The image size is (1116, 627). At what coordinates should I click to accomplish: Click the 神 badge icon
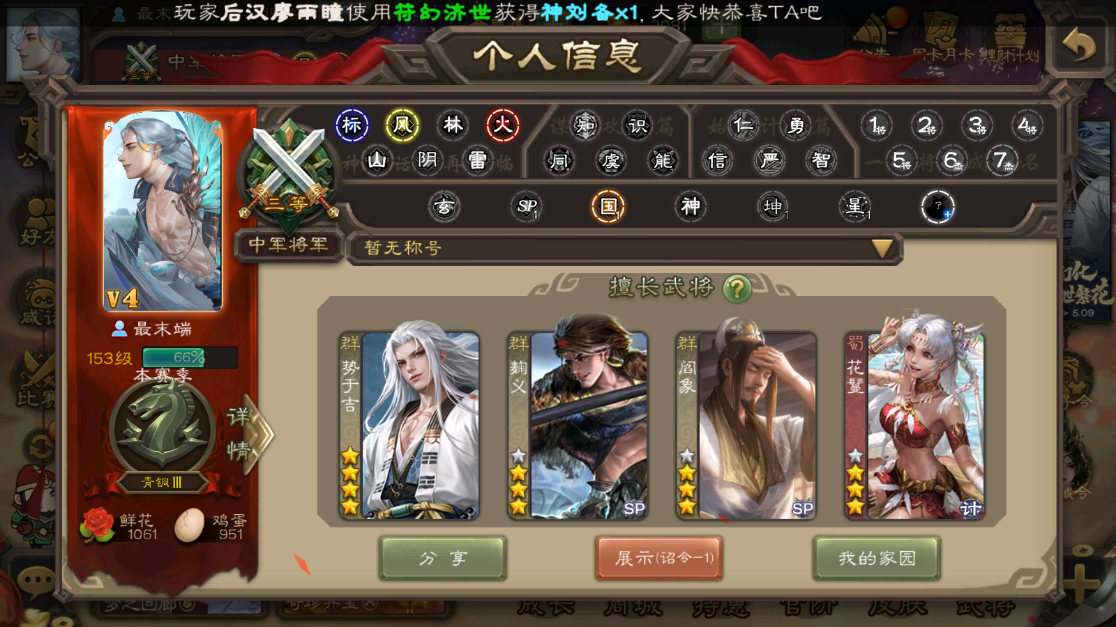(x=690, y=207)
